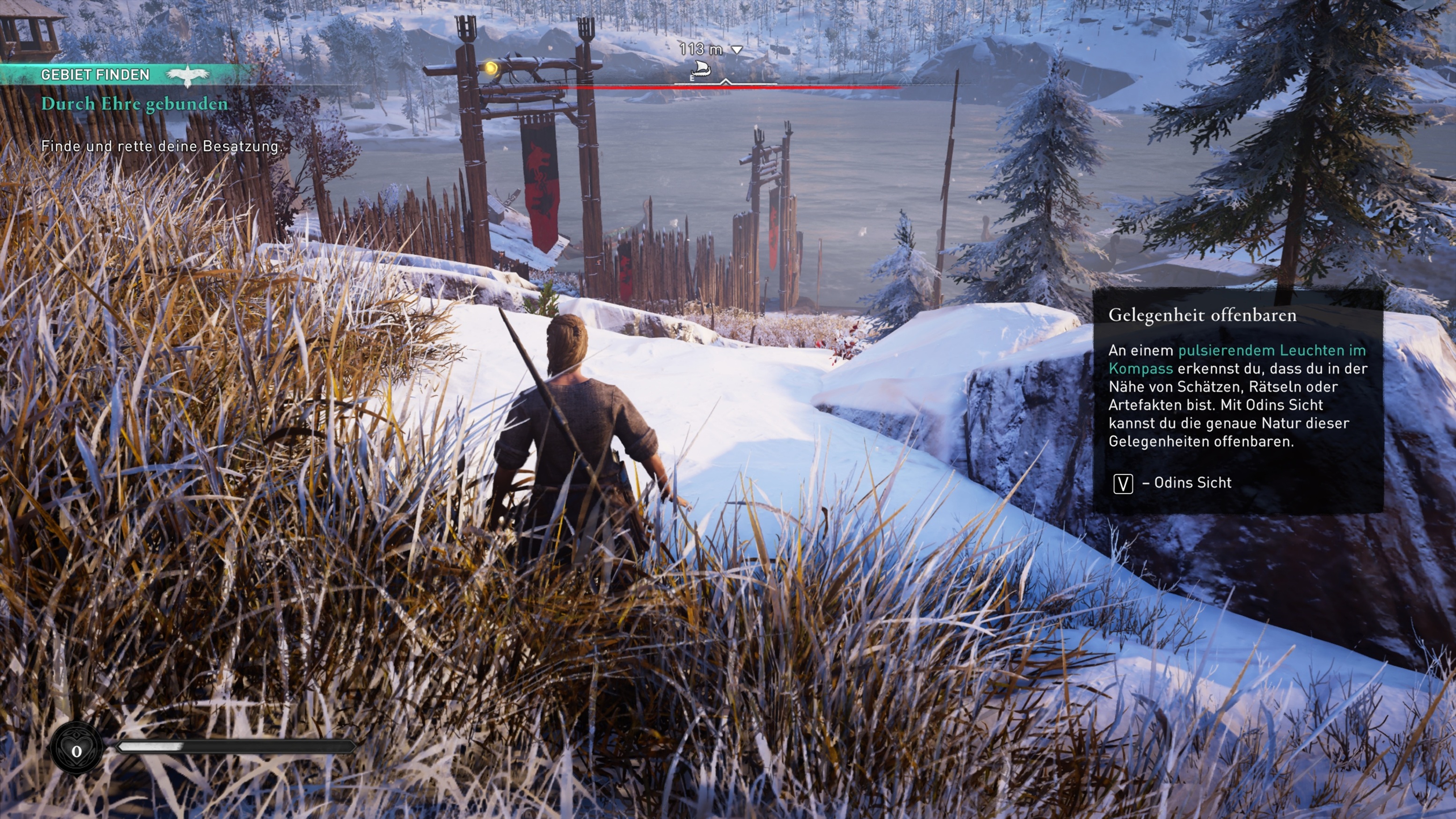Select the longship marker on the compass
Screen dimensions: 1456x819
700,69
